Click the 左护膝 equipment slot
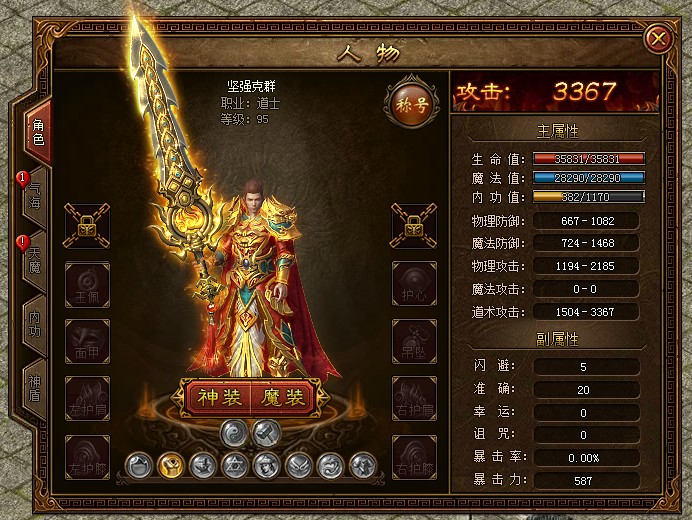Image resolution: width=692 pixels, height=520 pixels. [x=86, y=456]
